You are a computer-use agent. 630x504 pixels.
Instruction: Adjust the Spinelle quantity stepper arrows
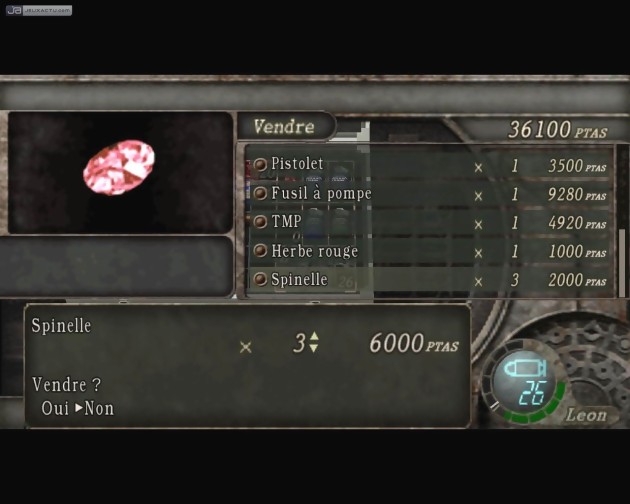(314, 342)
